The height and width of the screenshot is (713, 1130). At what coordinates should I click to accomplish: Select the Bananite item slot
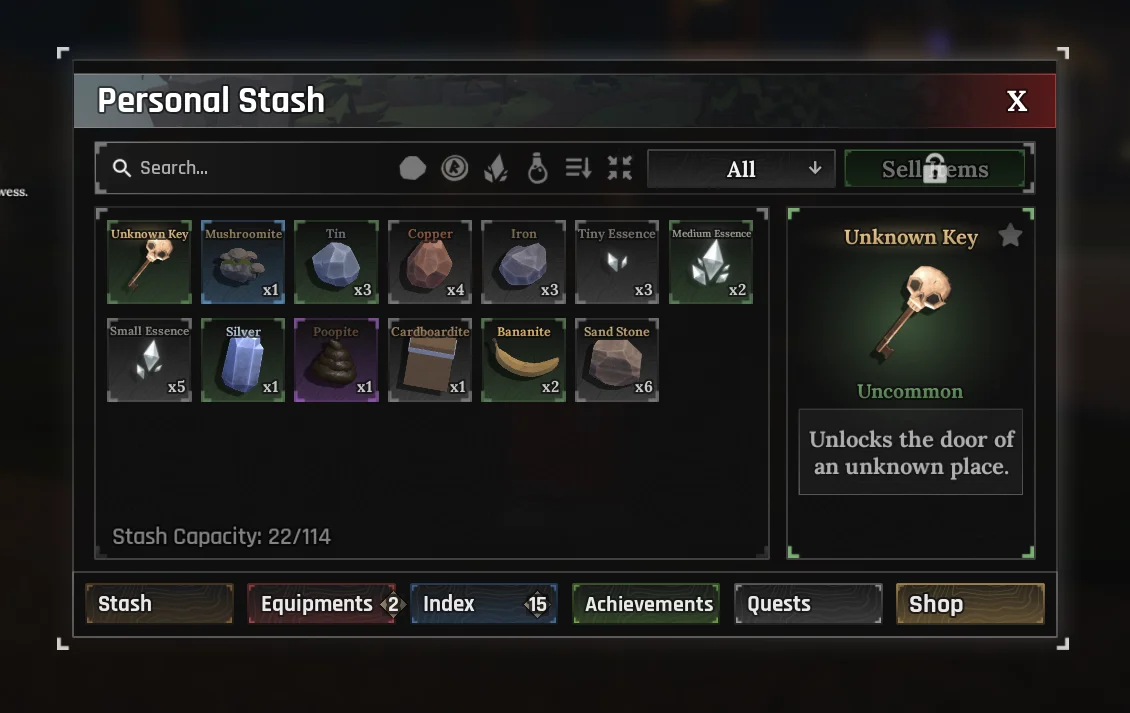pyautogui.click(x=524, y=360)
